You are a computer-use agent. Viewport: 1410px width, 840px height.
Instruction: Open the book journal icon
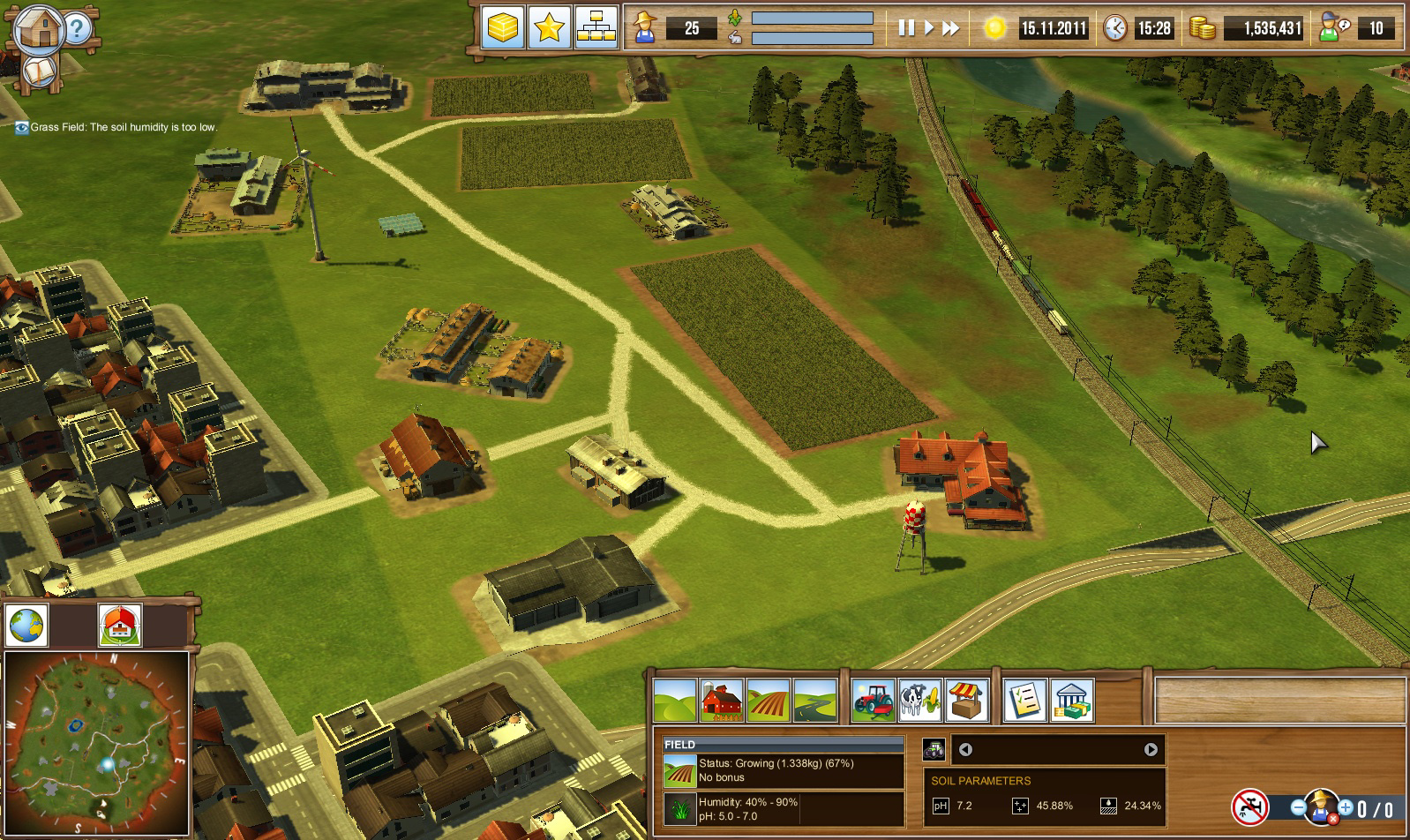coord(38,72)
